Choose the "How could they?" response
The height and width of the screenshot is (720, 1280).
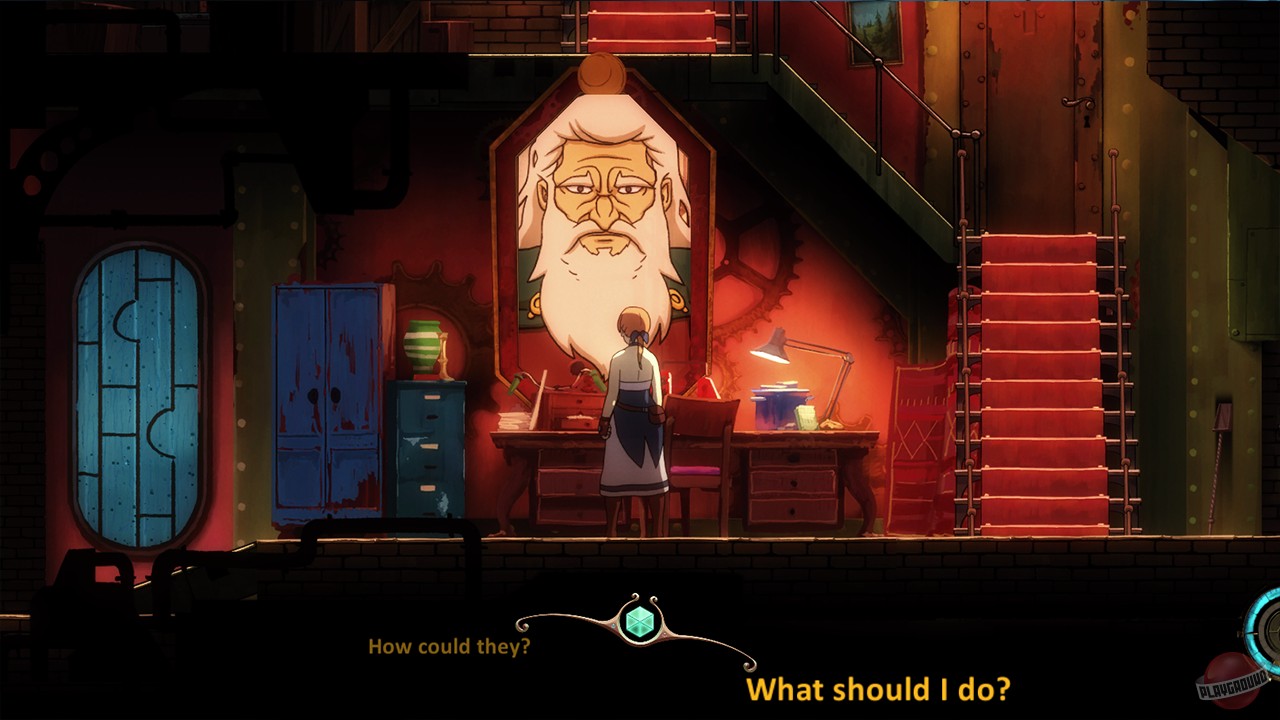[x=450, y=647]
